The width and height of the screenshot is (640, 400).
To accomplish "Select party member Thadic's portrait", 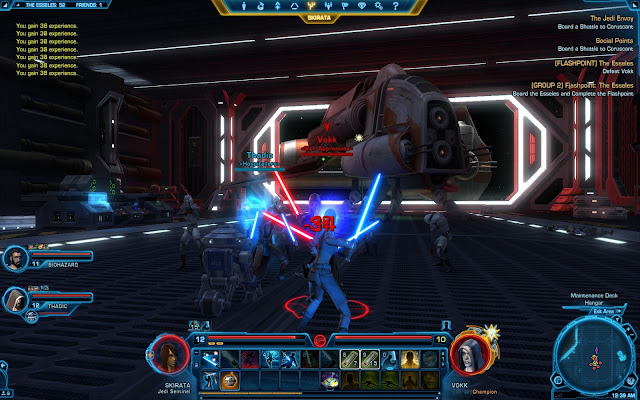I will click(x=17, y=299).
